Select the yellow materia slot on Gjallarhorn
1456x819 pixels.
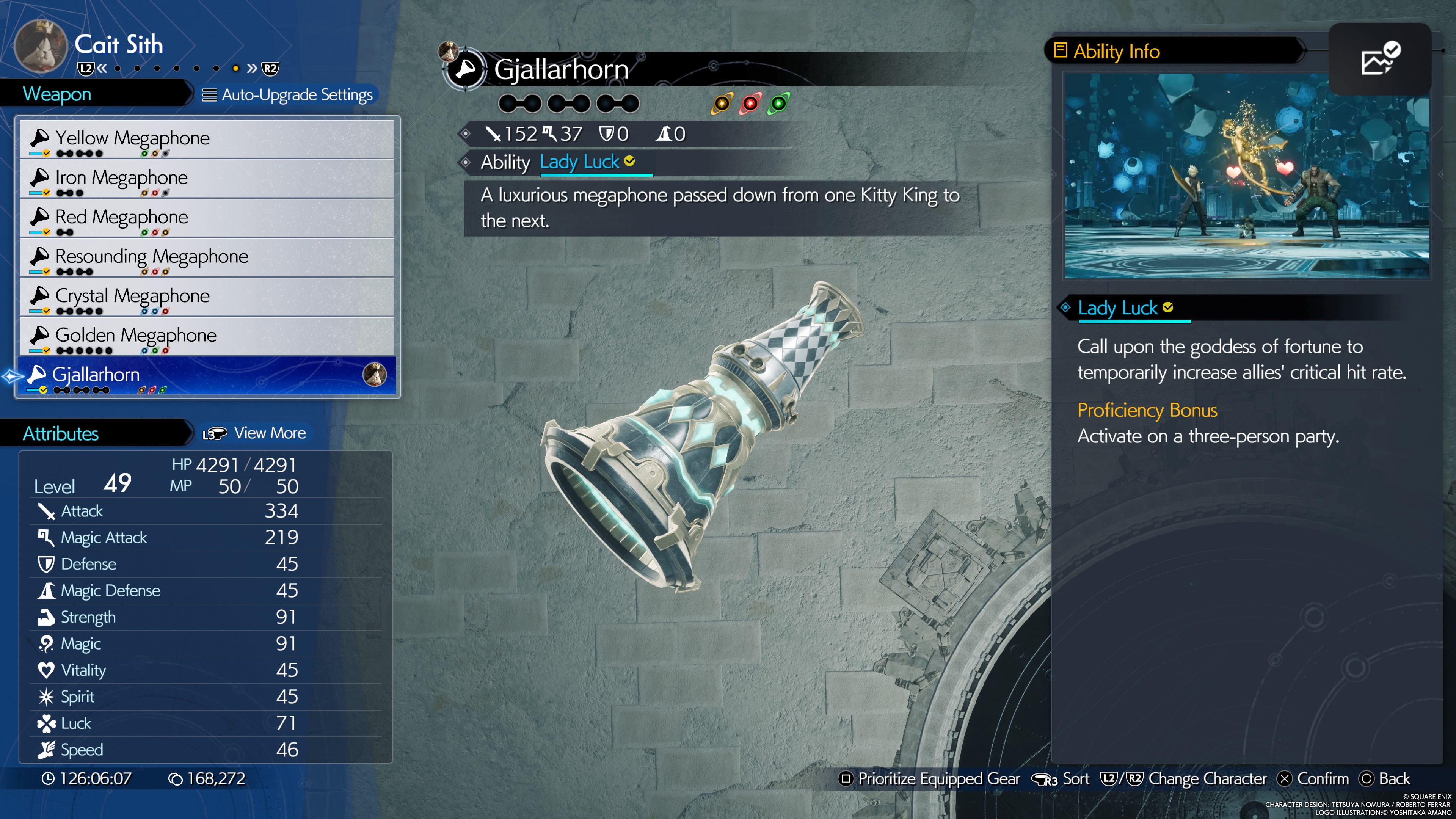click(722, 104)
